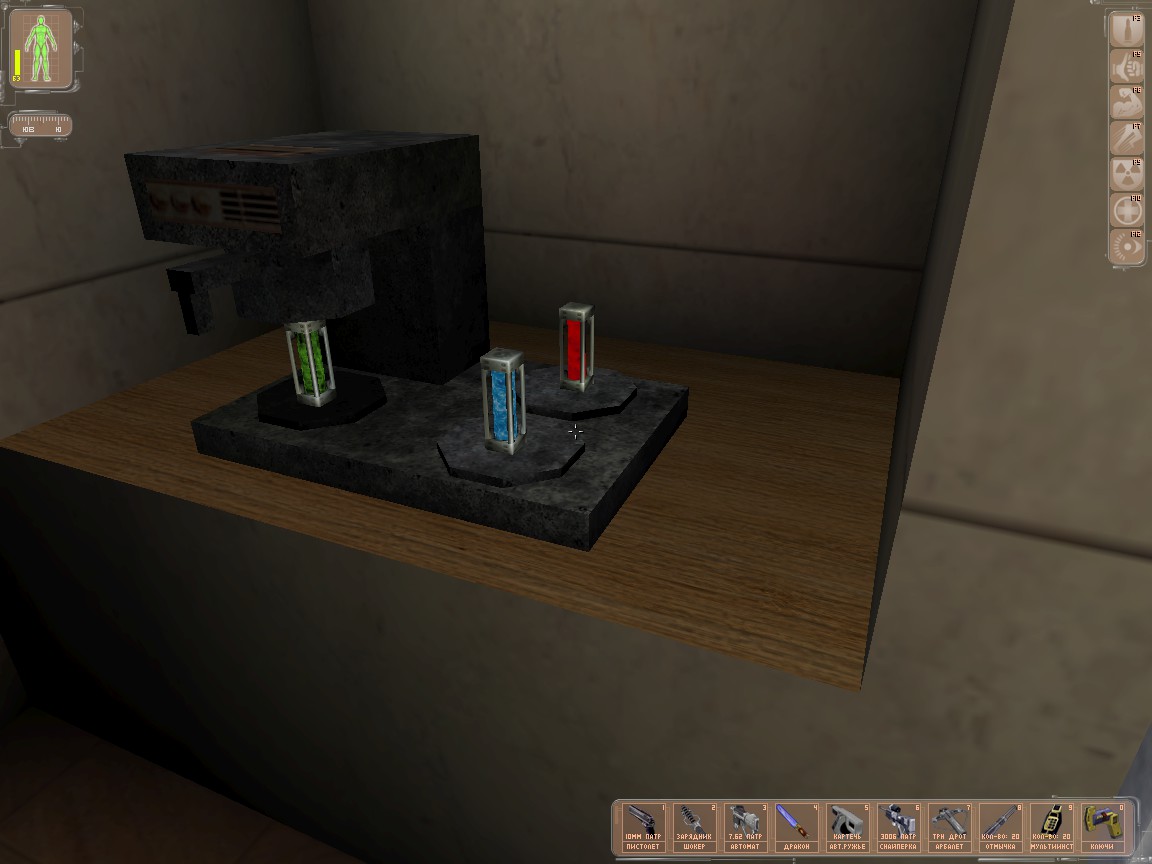Select the pistol (Пистолет) belt slot
This screenshot has height=864, width=1152.
(644, 826)
